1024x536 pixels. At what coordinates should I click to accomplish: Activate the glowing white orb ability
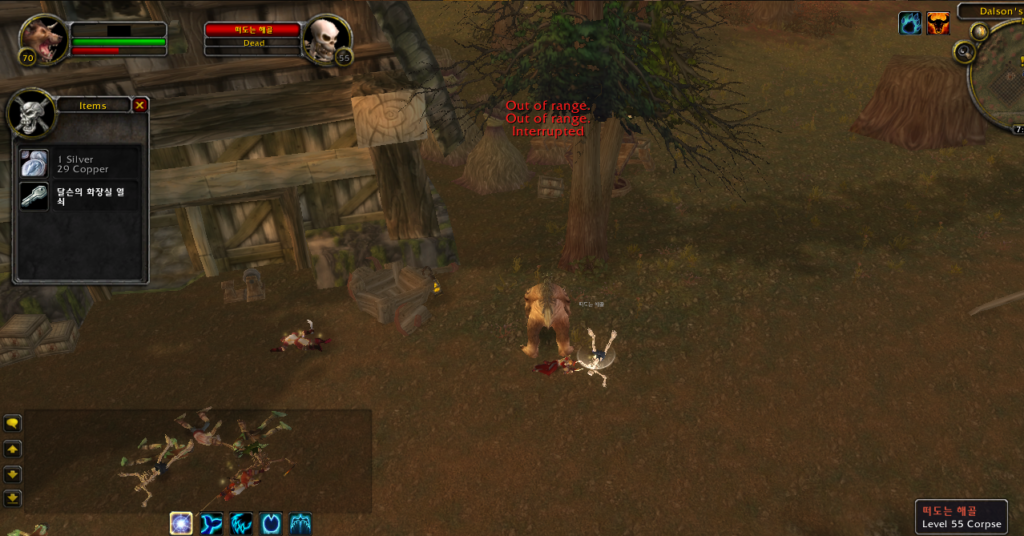click(x=181, y=522)
